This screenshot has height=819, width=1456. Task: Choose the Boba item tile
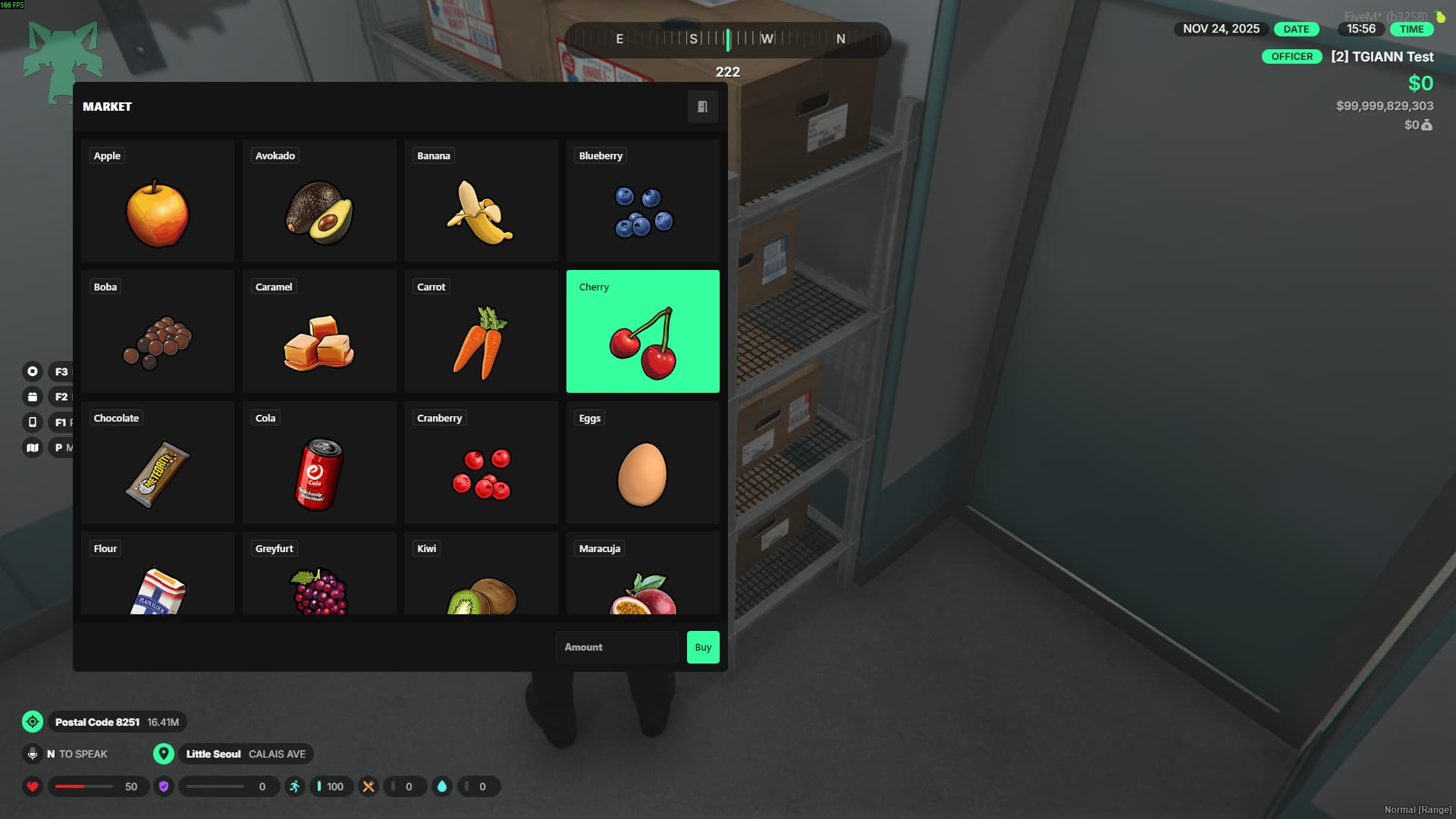click(x=158, y=331)
